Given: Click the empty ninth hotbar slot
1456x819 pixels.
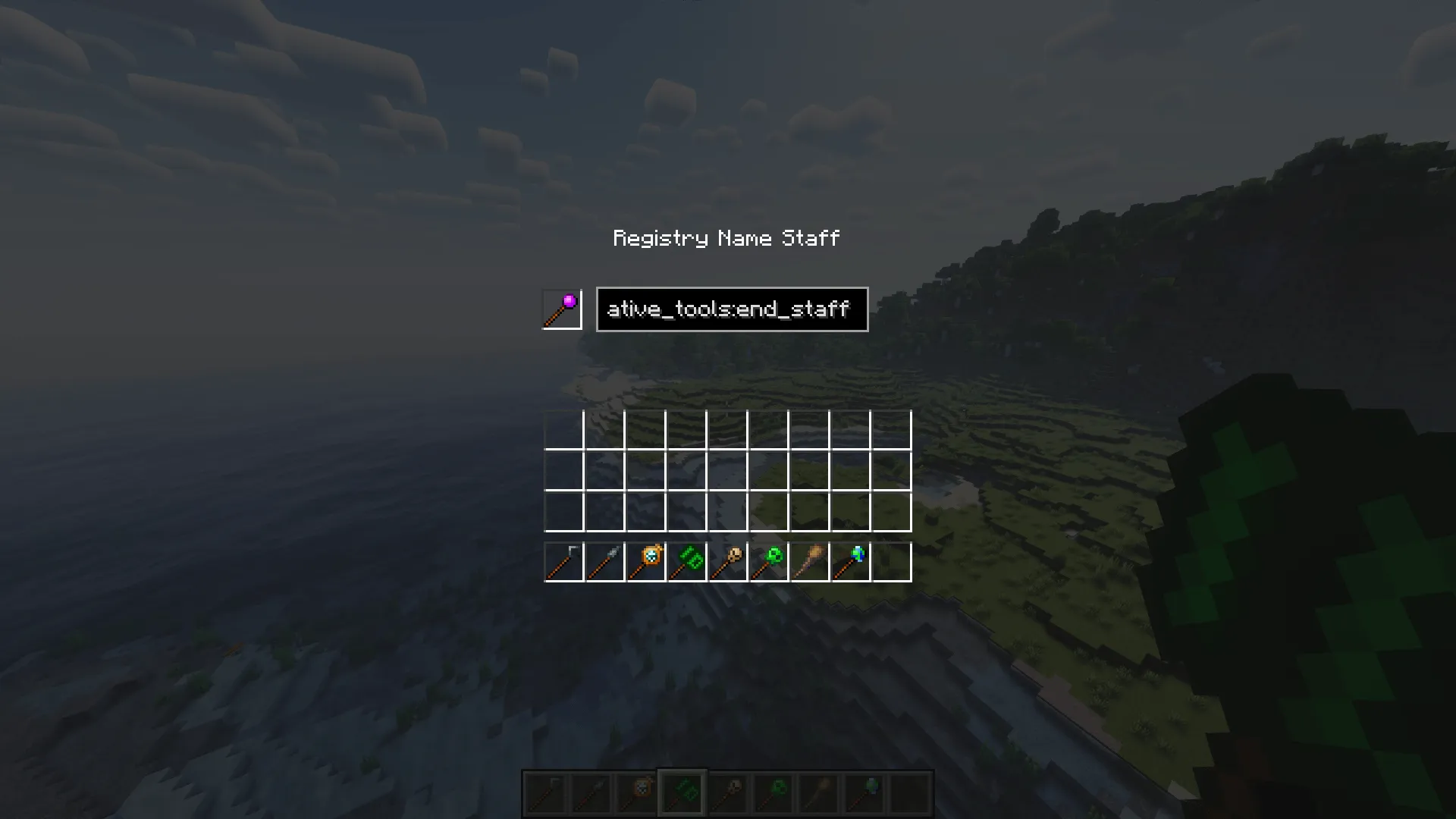Looking at the screenshot, I should (908, 792).
